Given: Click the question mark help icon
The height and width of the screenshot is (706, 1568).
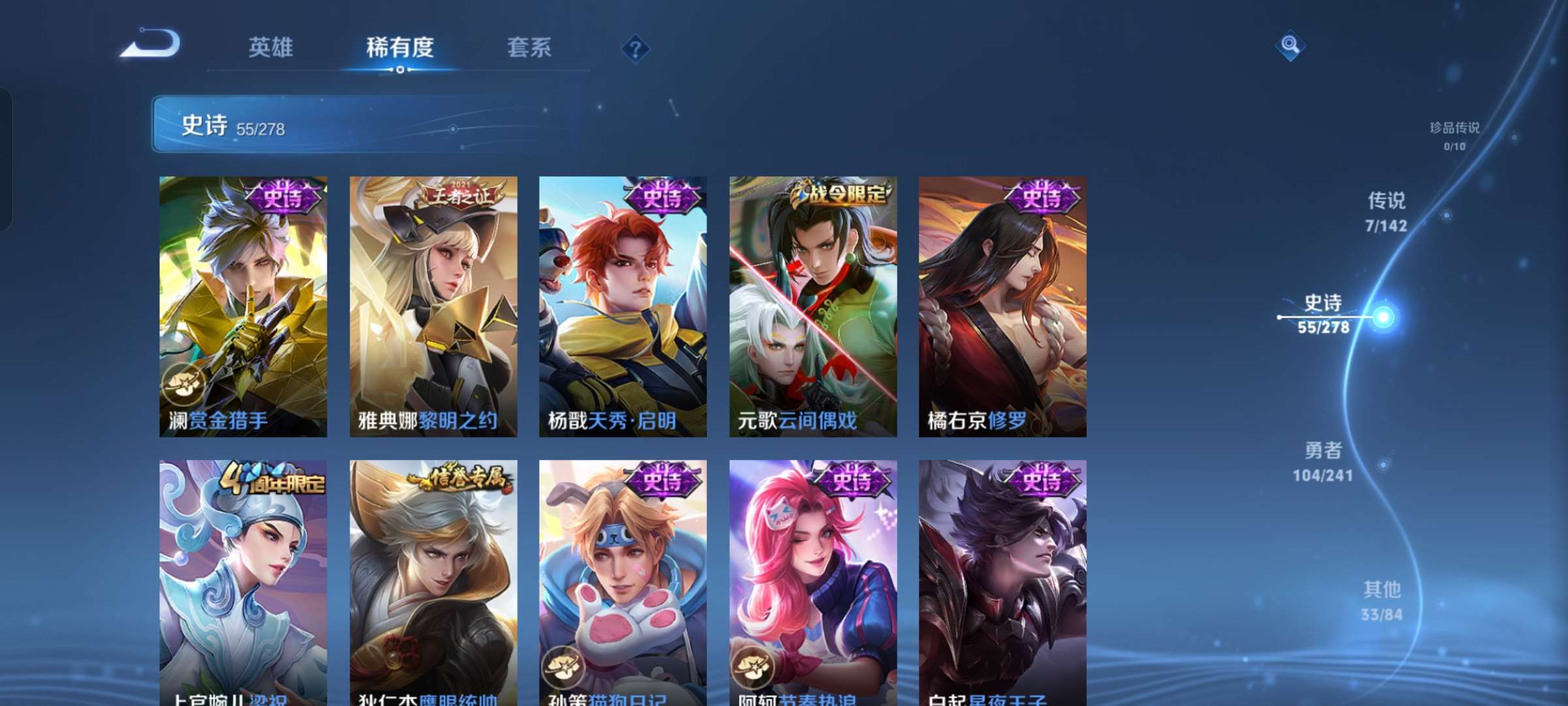Looking at the screenshot, I should [636, 48].
